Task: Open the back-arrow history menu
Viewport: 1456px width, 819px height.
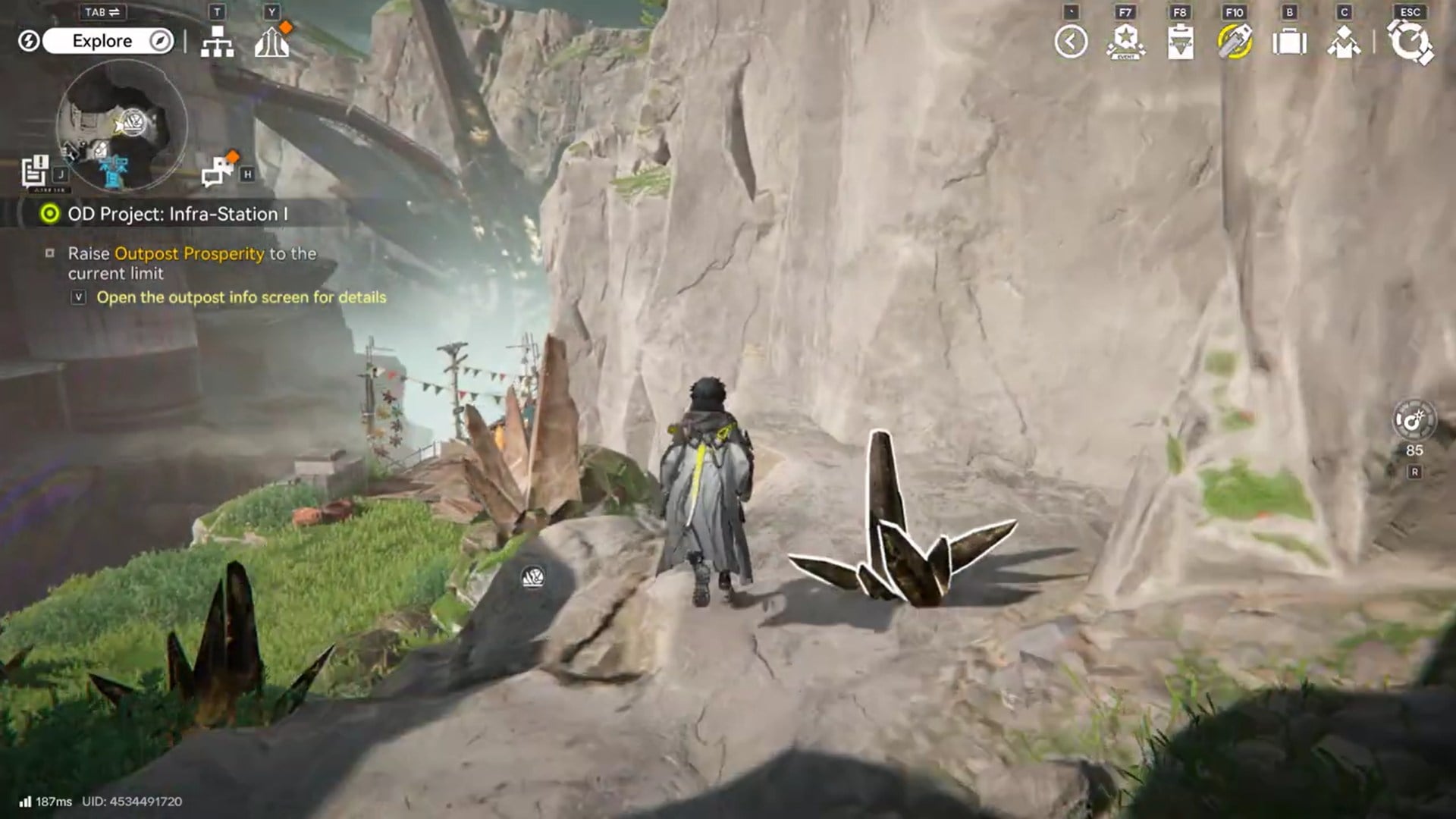Action: 1071,42
